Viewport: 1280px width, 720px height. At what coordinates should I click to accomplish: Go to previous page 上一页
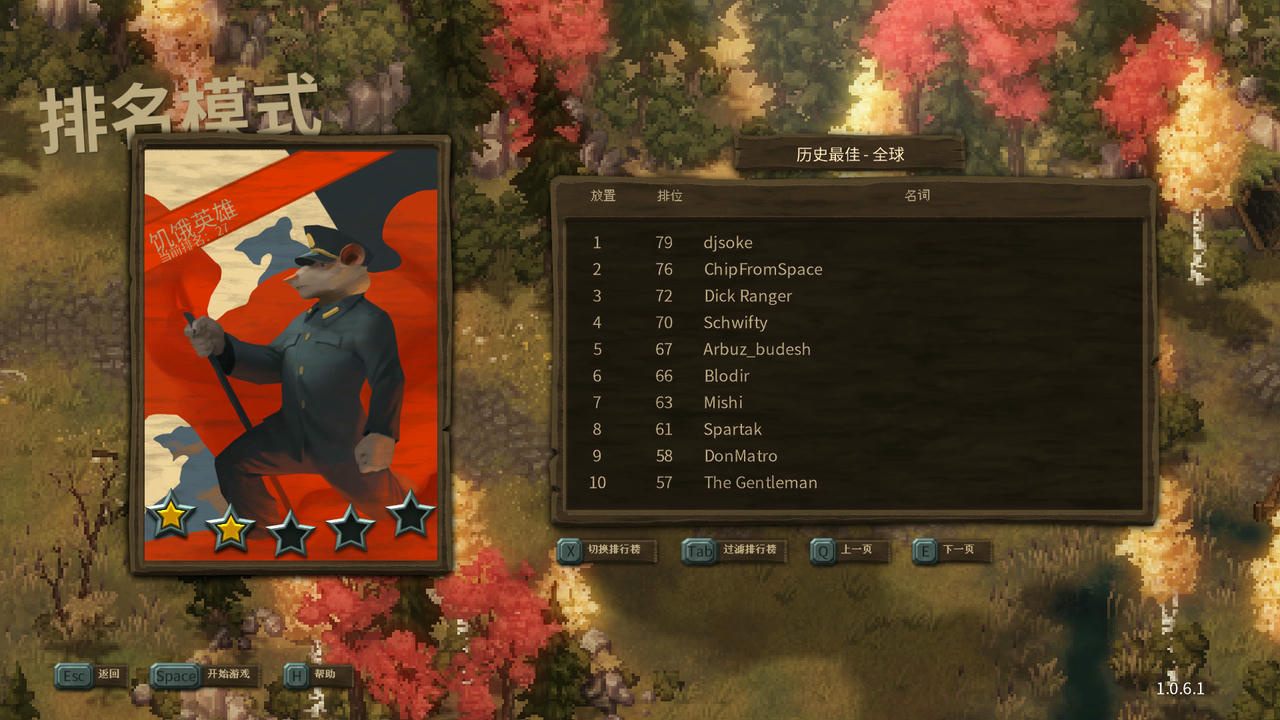point(849,550)
